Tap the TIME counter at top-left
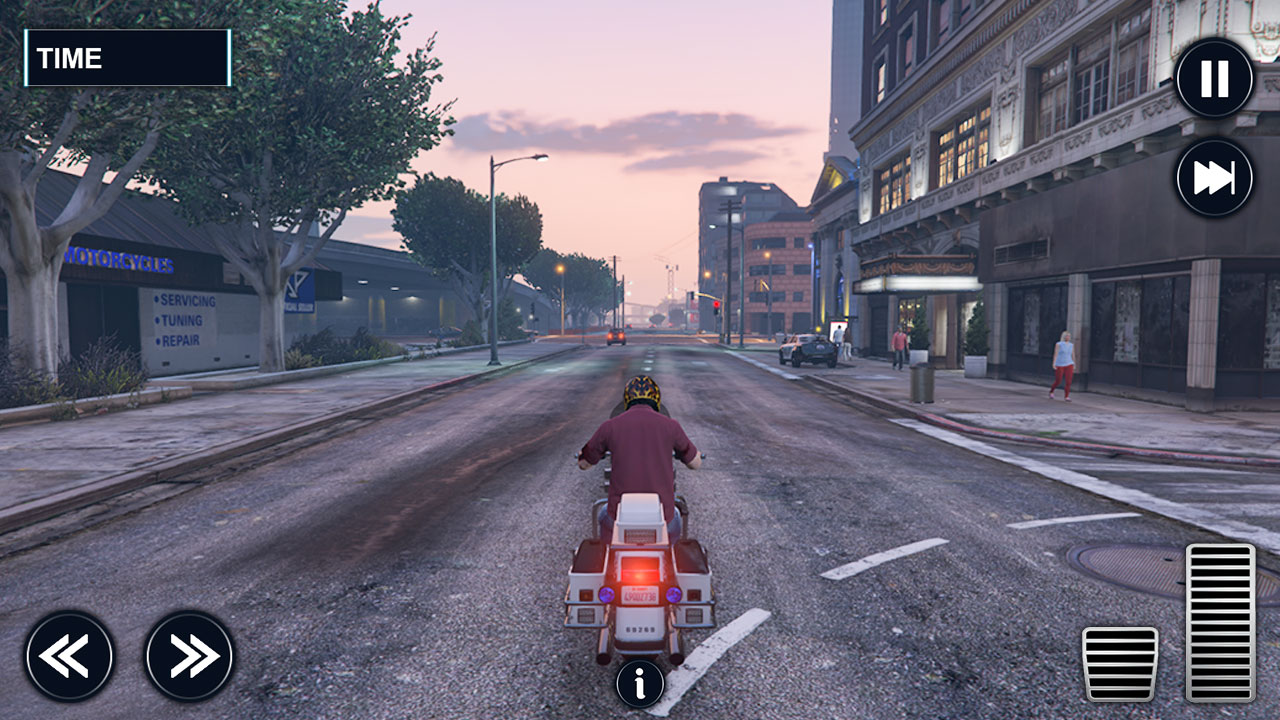Viewport: 1280px width, 720px height. [128, 58]
